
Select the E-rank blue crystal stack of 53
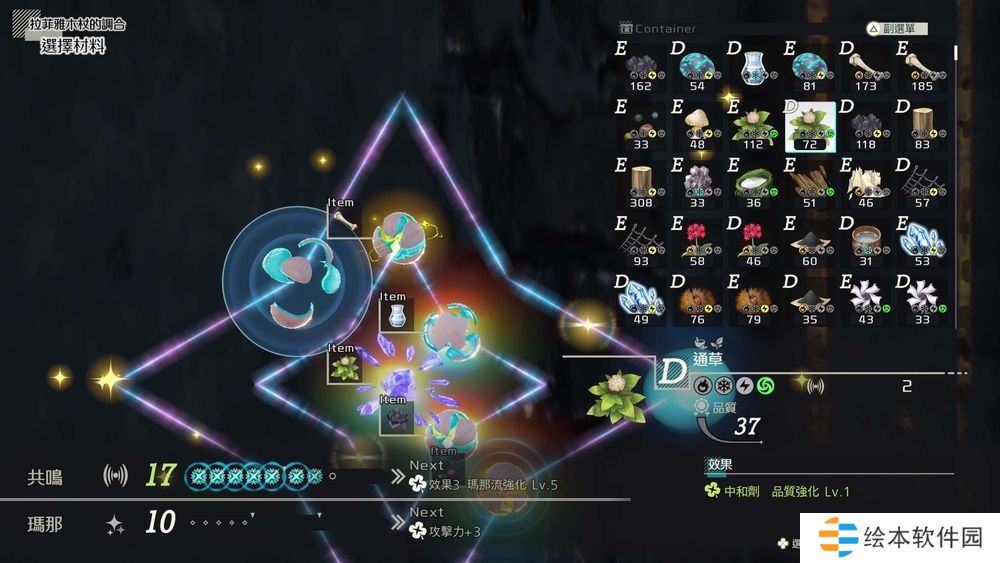(922, 241)
